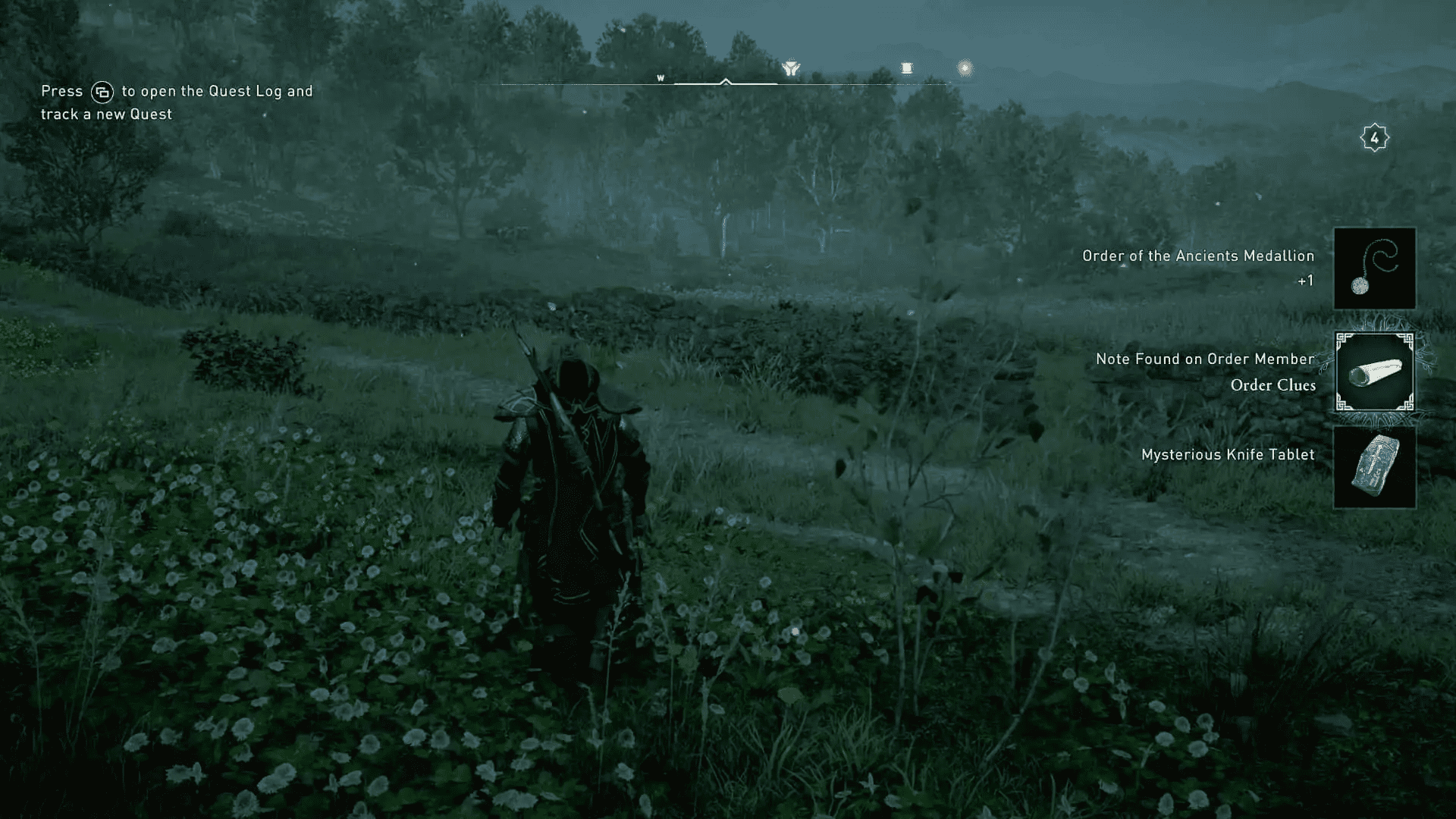Click the controller button glyph in the hint
Screen dimensions: 1456x819
103,91
